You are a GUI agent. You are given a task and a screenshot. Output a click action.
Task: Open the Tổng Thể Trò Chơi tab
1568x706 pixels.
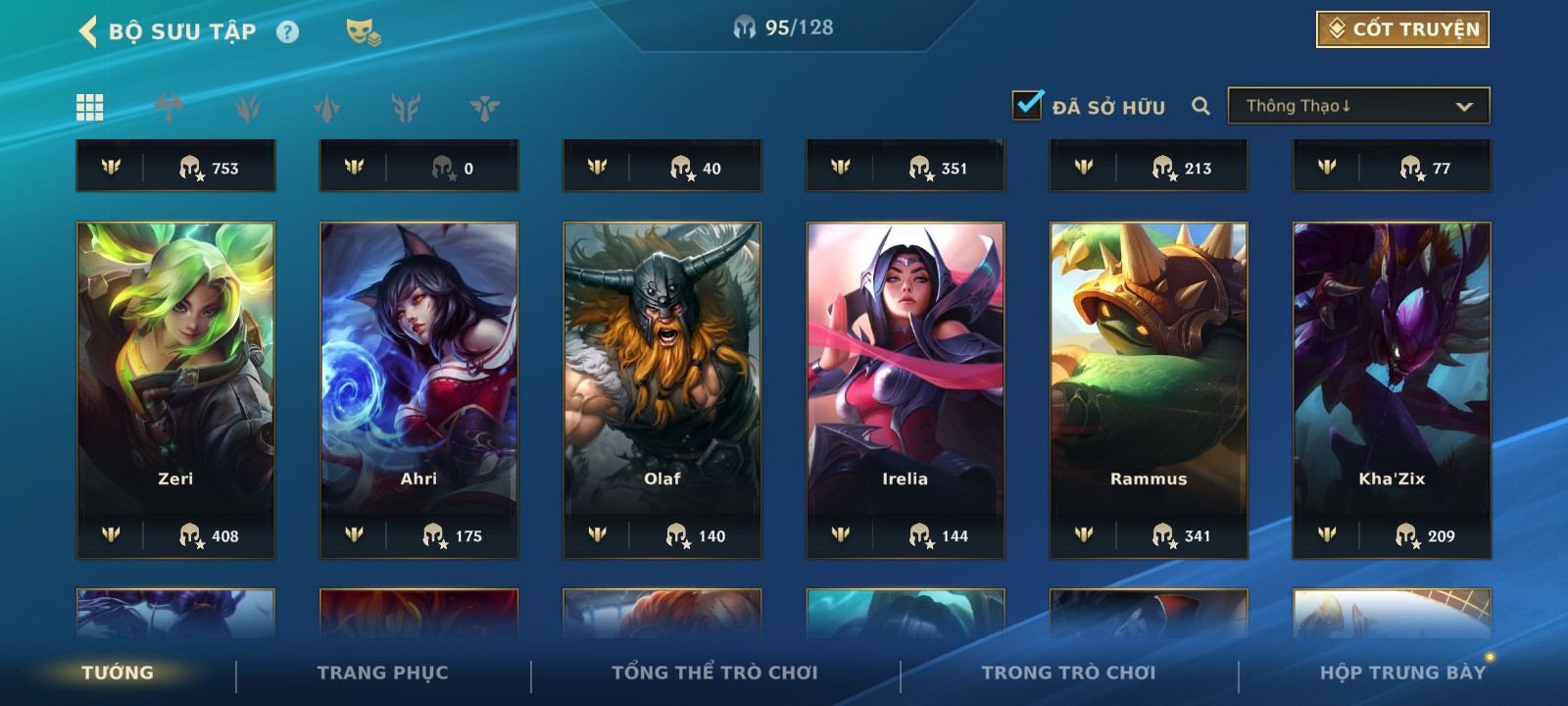click(x=714, y=673)
